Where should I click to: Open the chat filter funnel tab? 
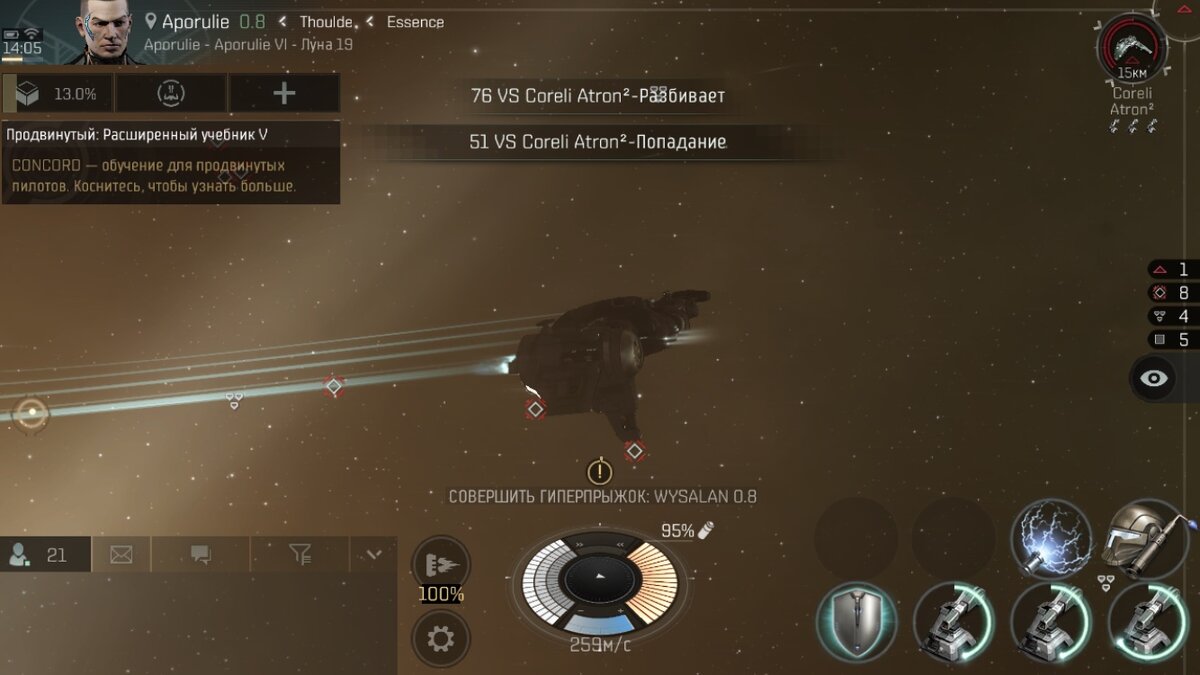point(300,554)
